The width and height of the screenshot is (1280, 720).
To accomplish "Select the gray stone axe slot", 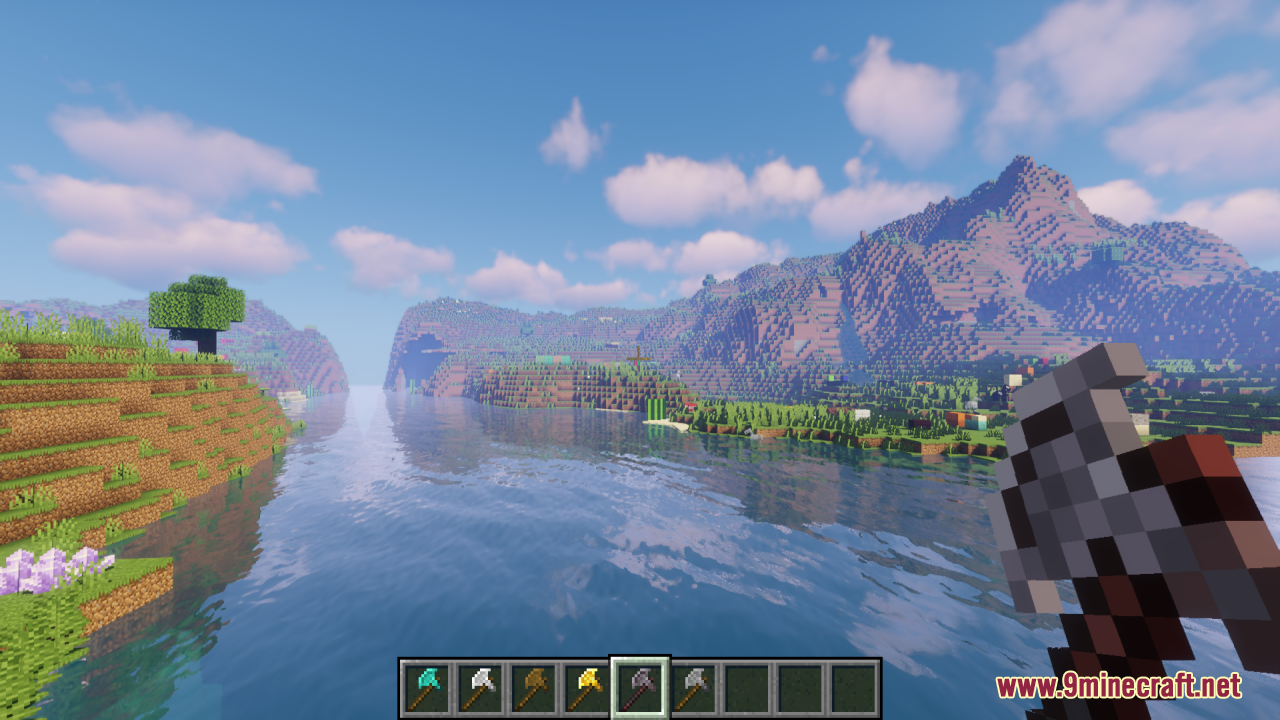I will click(x=692, y=688).
